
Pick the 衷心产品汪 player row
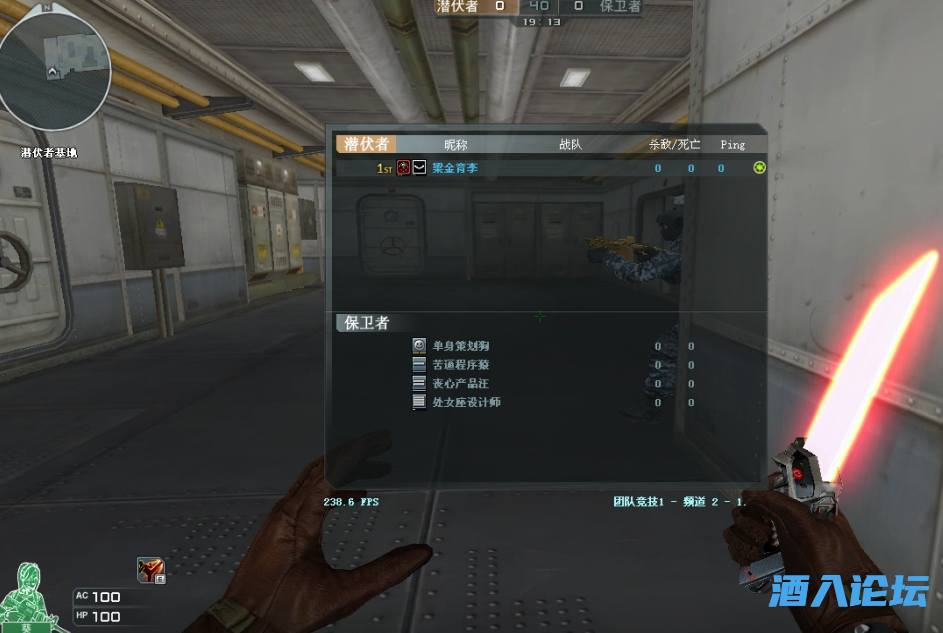tap(460, 383)
